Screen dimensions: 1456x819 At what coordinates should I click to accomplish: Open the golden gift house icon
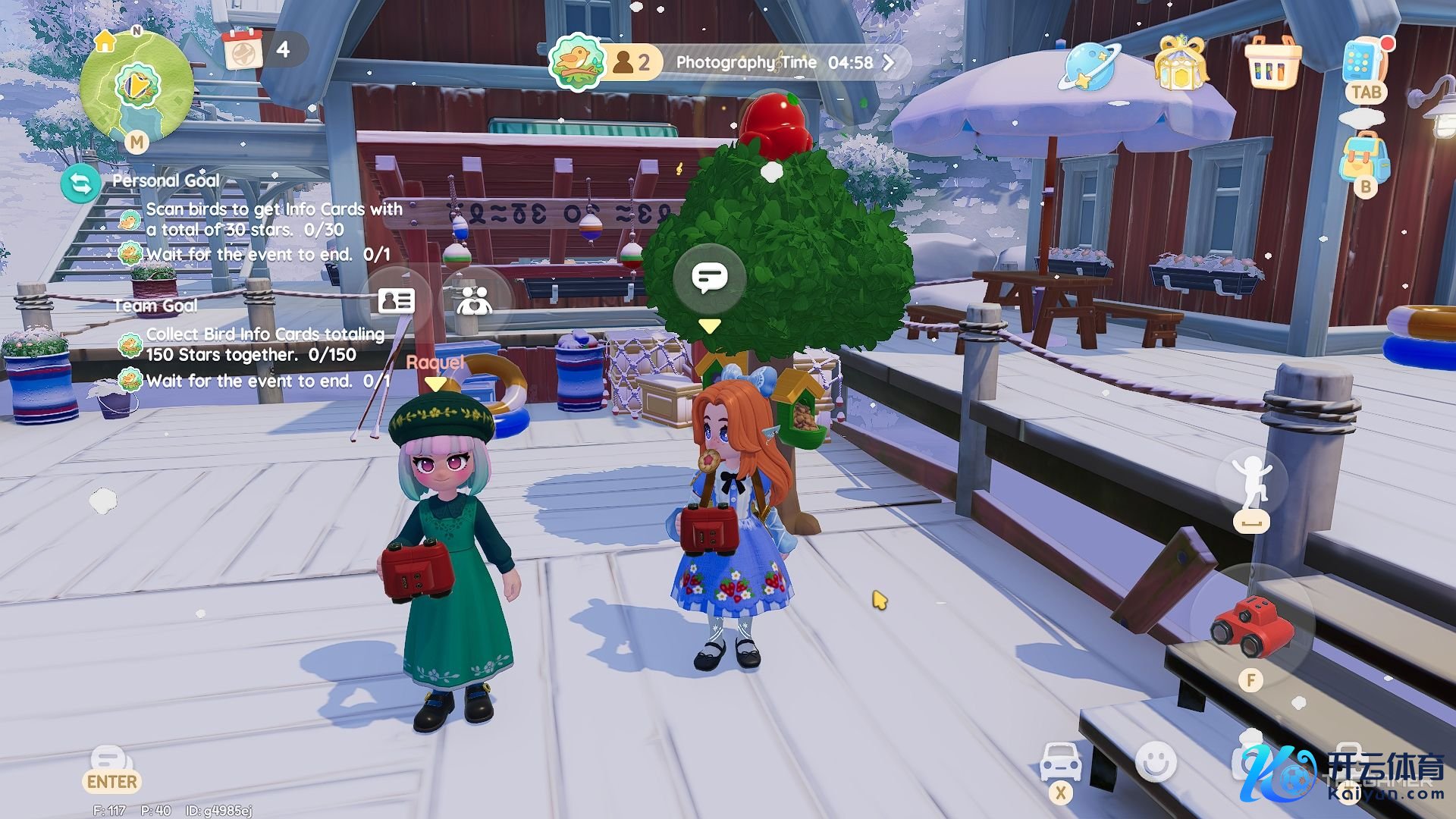click(x=1180, y=64)
